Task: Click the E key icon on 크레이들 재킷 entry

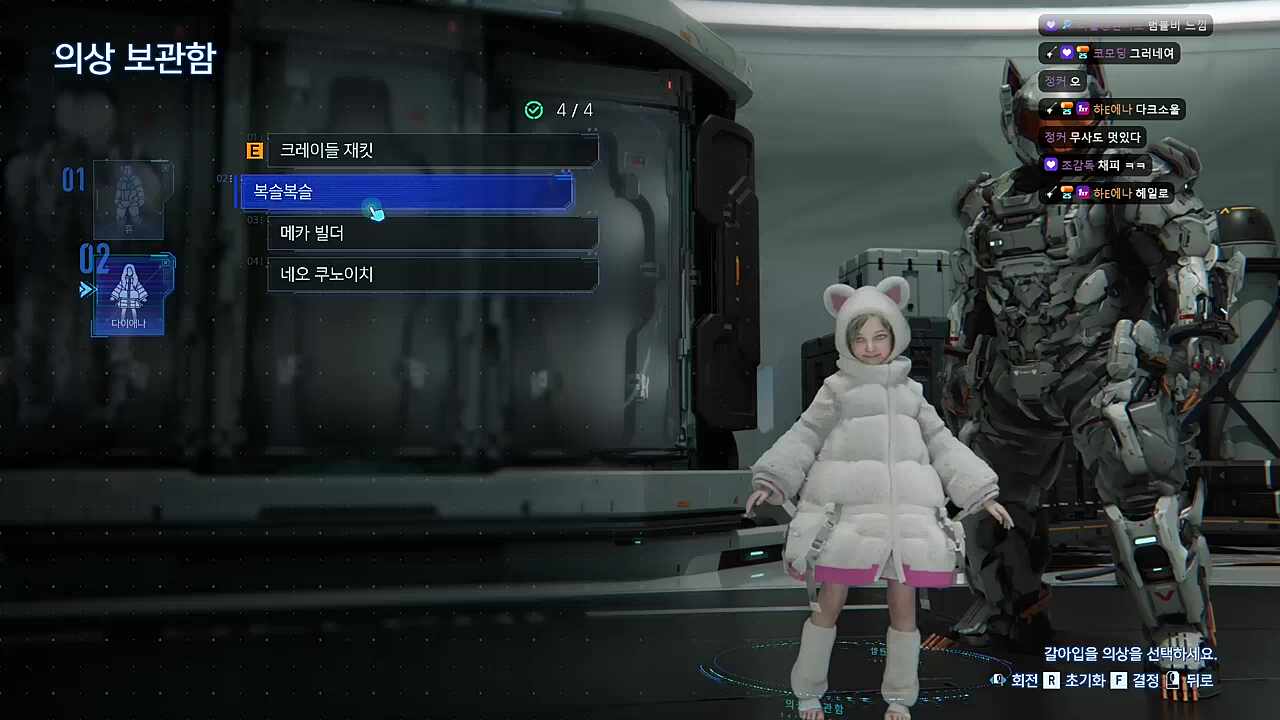Action: coord(253,150)
